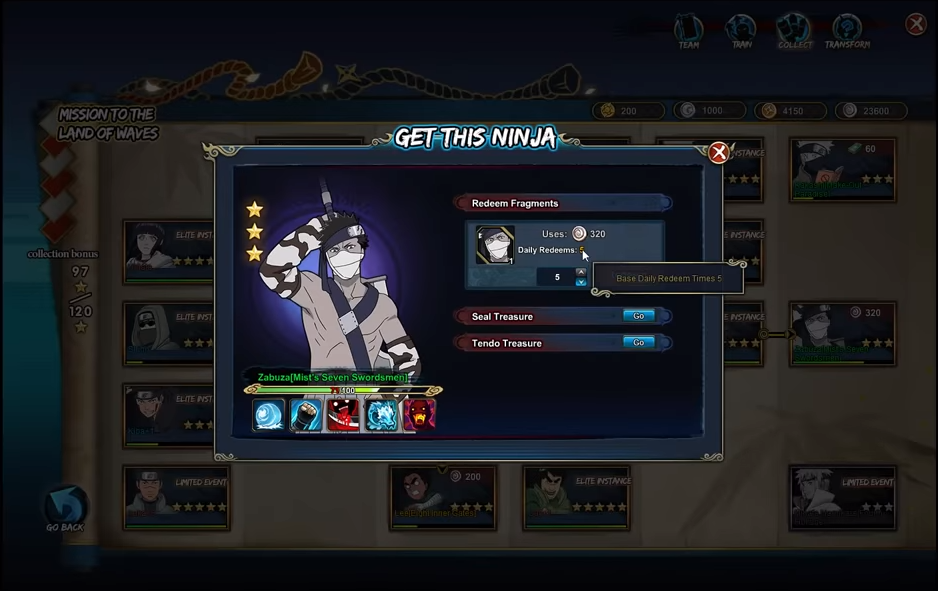Open the Train menu
This screenshot has width=938, height=591.
tap(741, 31)
